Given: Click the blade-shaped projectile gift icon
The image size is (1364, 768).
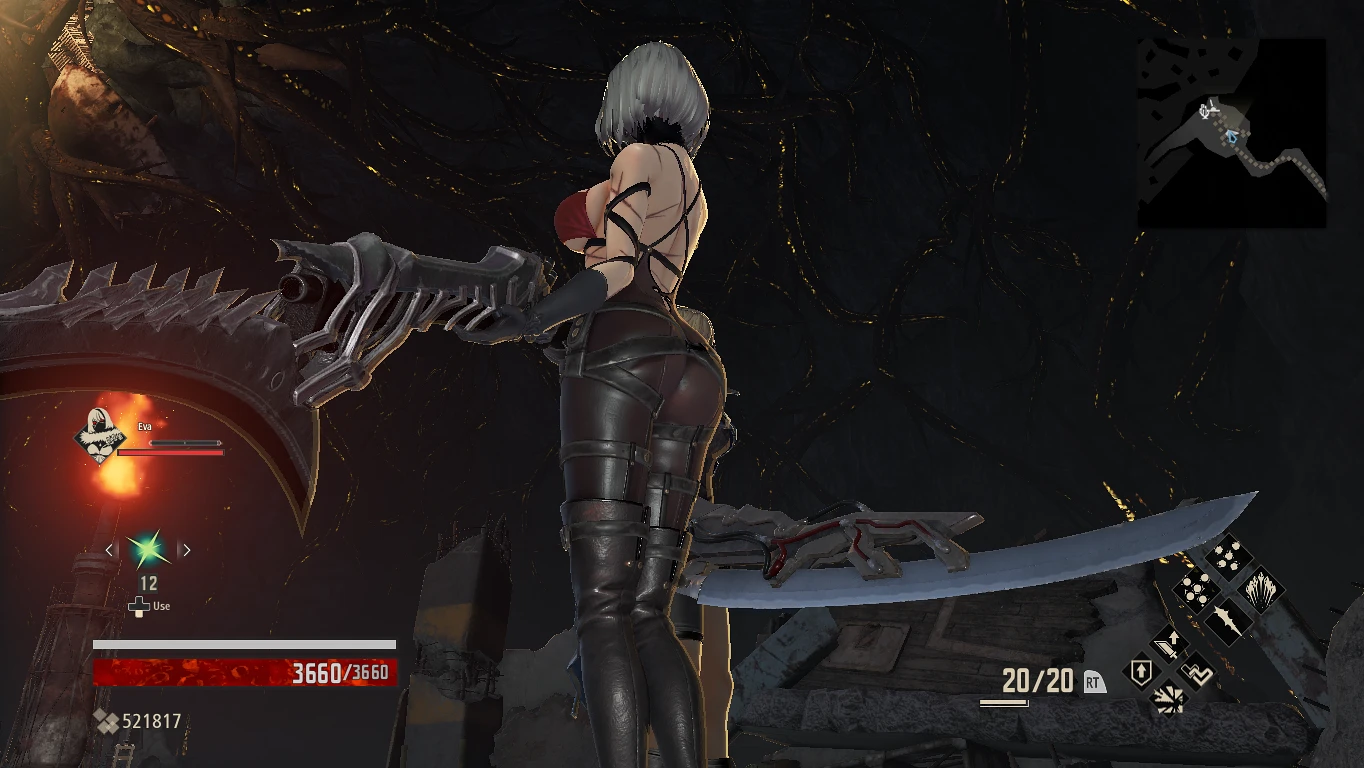Looking at the screenshot, I should click(1227, 621).
